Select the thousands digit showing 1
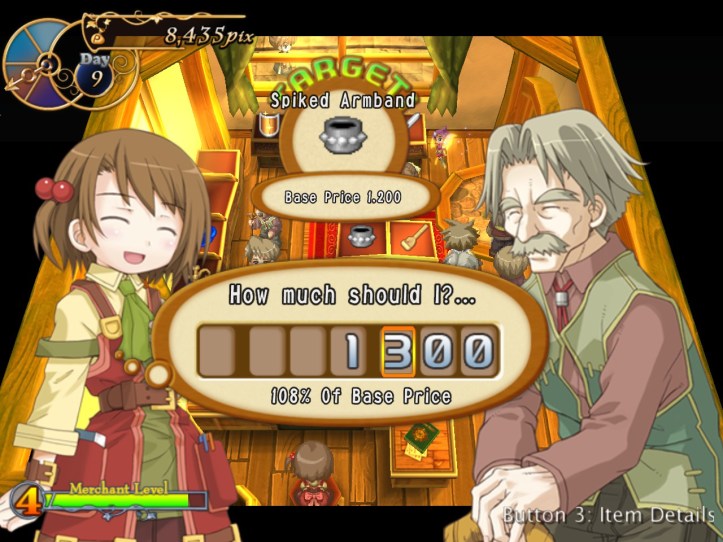Image resolution: width=723 pixels, height=542 pixels. pos(353,351)
